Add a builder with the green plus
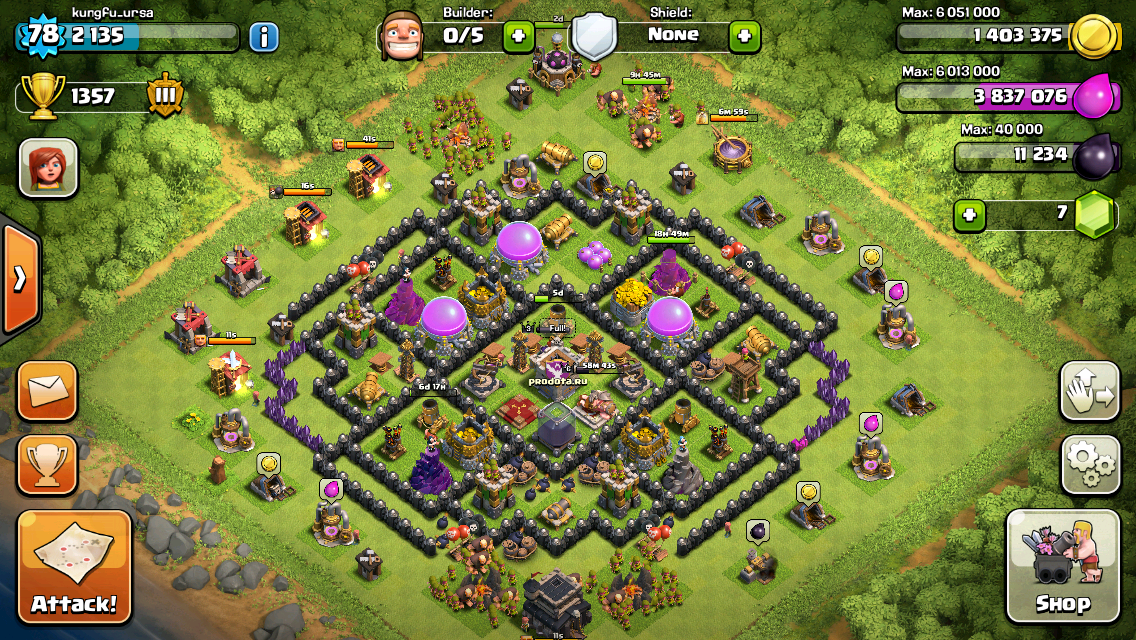Viewport: 1136px width, 640px height. click(518, 37)
